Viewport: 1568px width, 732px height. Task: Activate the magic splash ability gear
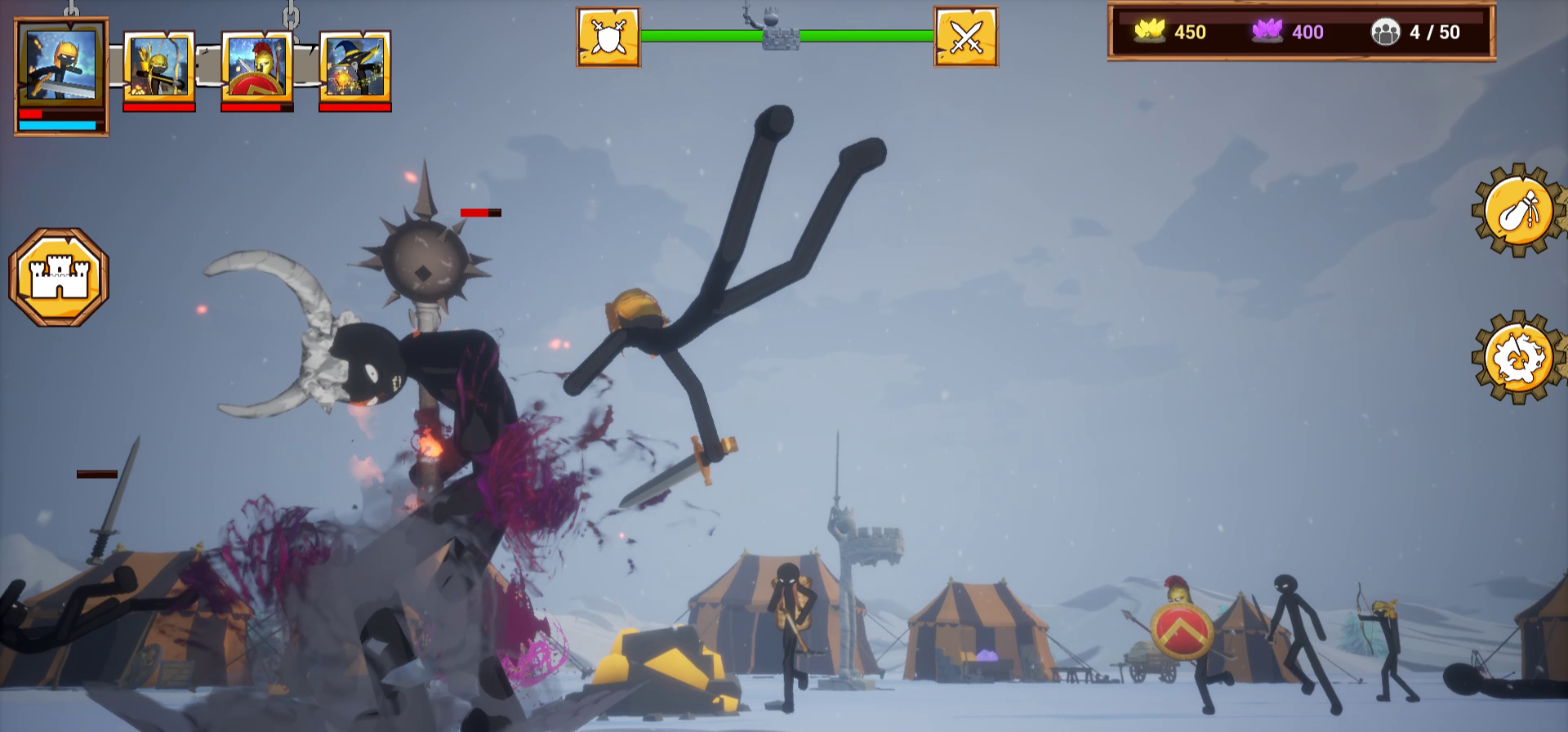(1518, 357)
